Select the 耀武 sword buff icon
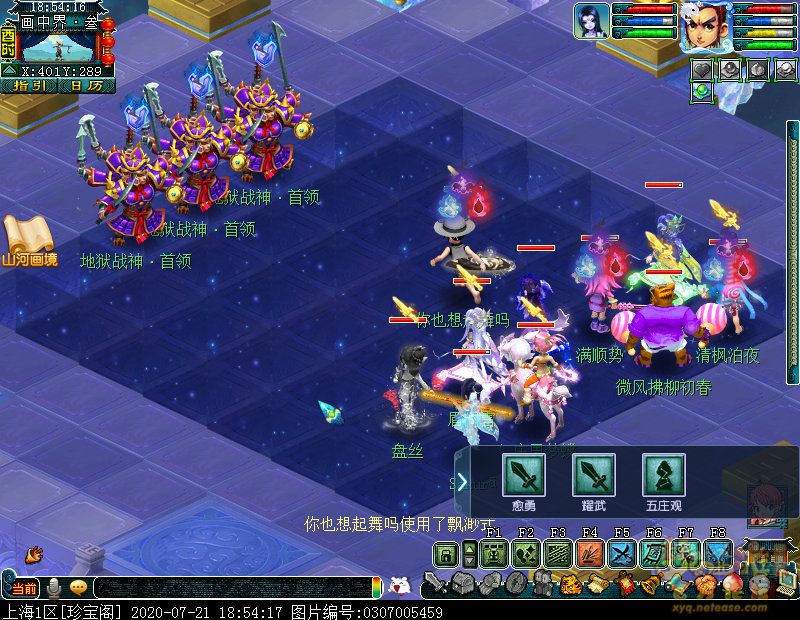 (593, 474)
